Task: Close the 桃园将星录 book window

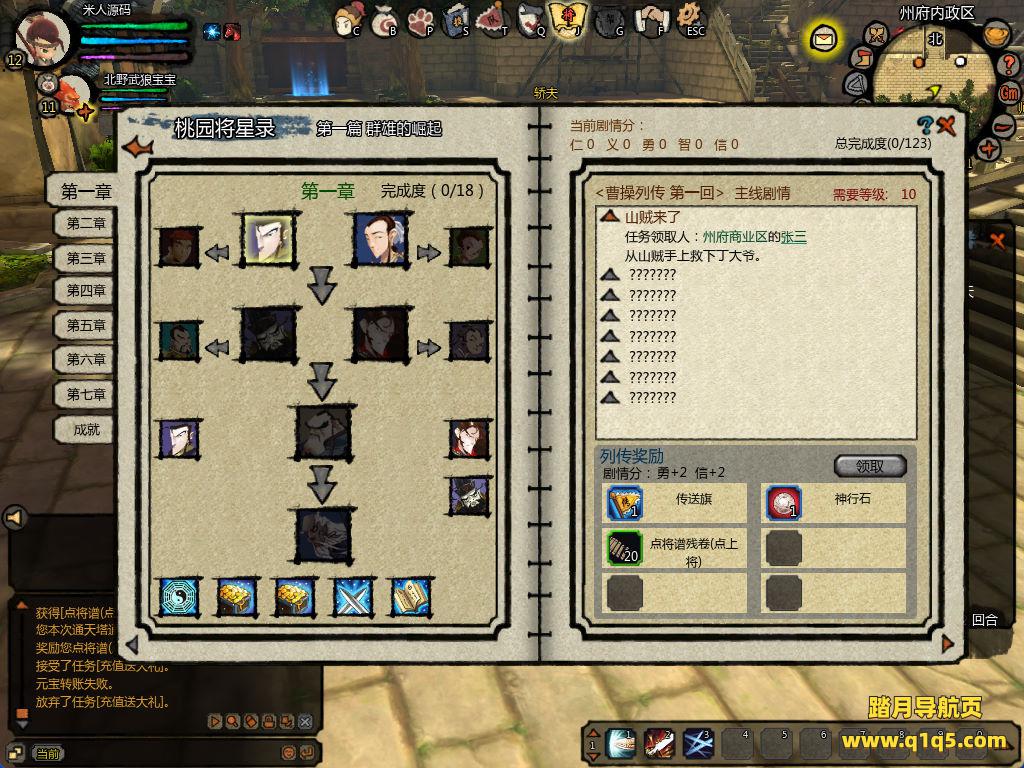Action: [947, 125]
